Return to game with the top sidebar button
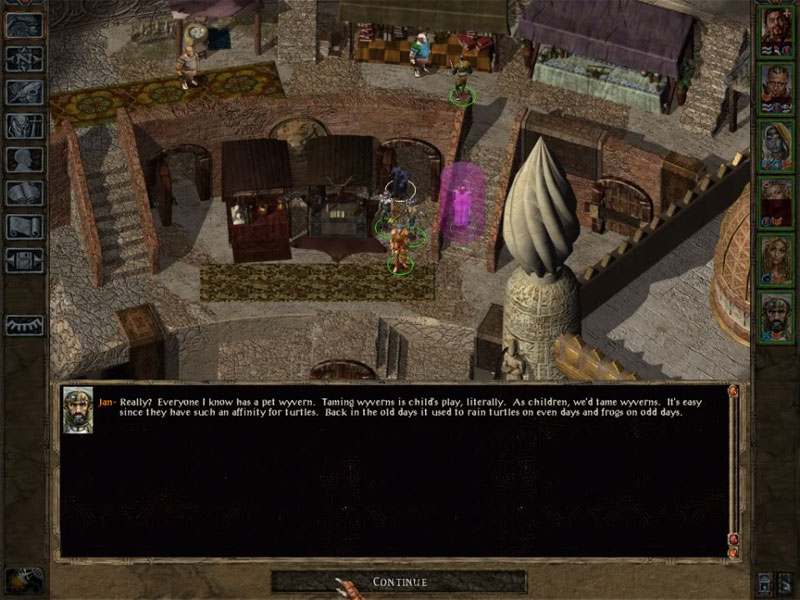 tap(24, 24)
